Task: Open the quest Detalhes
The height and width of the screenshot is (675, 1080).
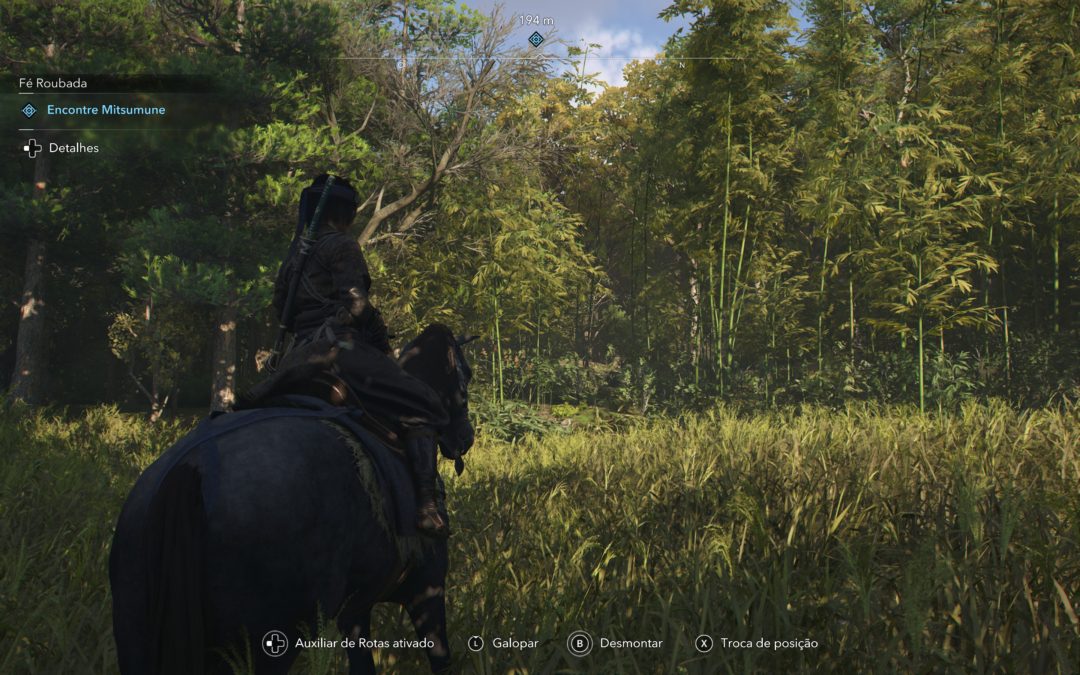Action: (73, 148)
